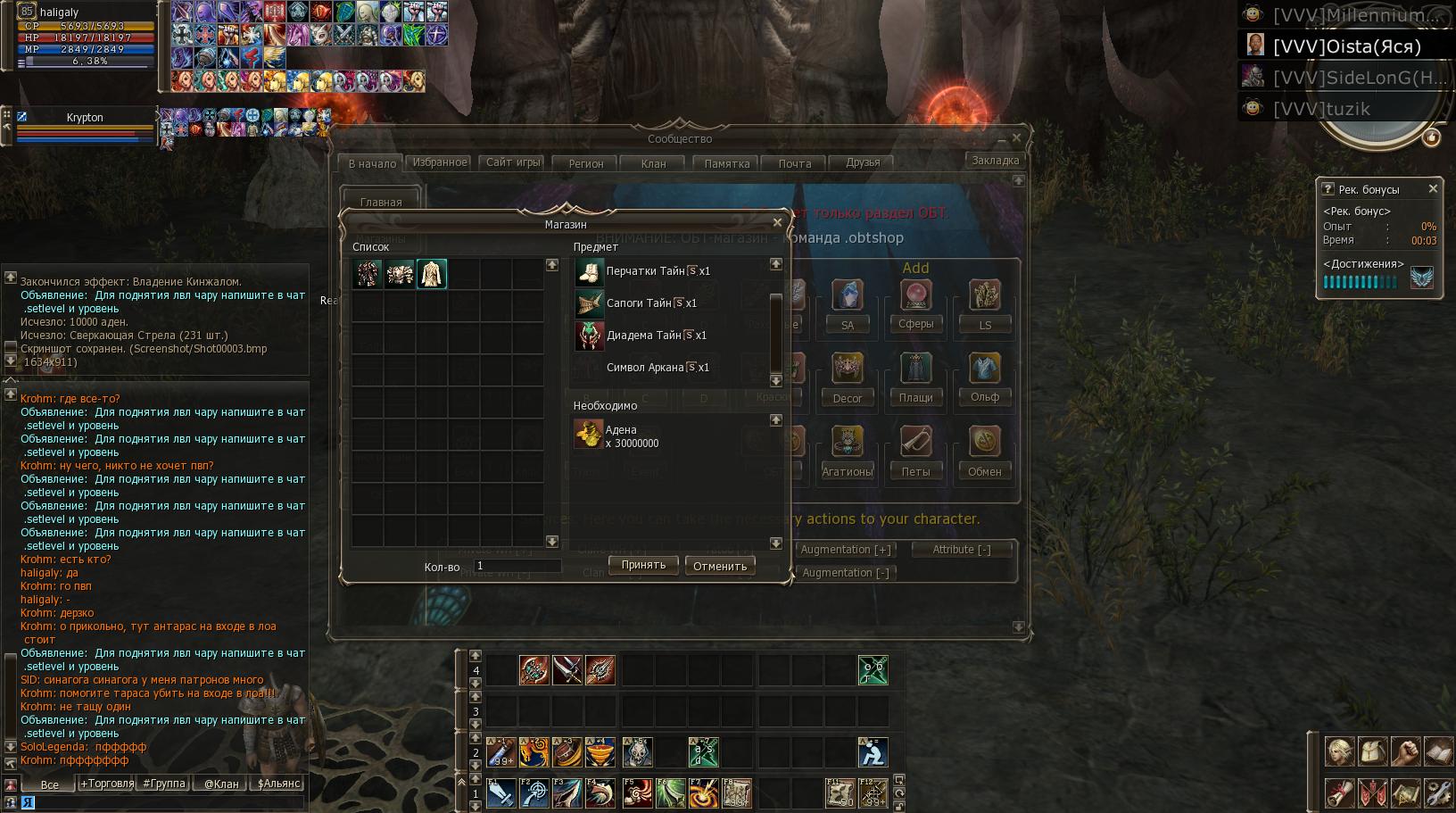The width and height of the screenshot is (1456, 813).
Task: Confirm purchase with the Принять button
Action: pyautogui.click(x=643, y=565)
